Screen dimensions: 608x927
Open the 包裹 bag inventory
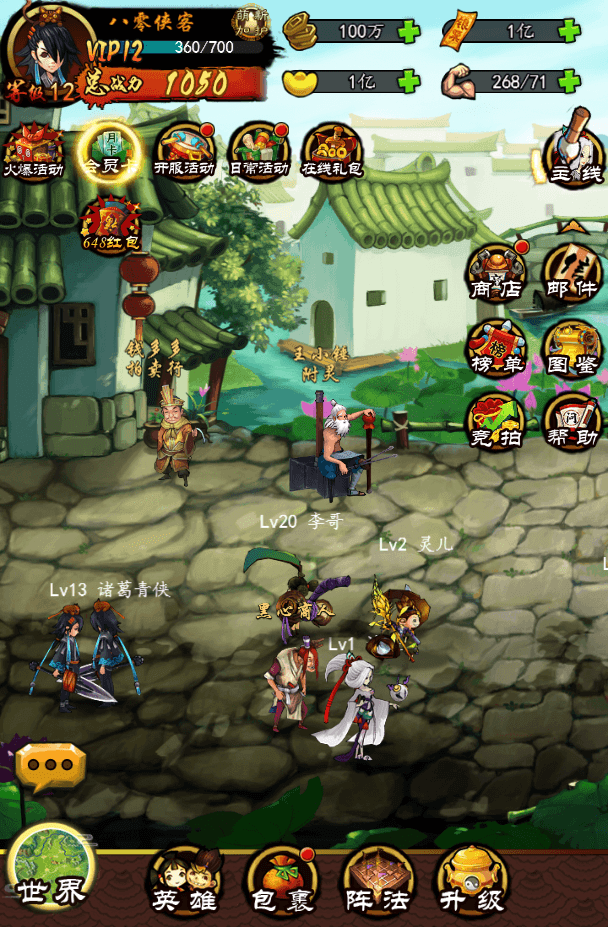281,880
